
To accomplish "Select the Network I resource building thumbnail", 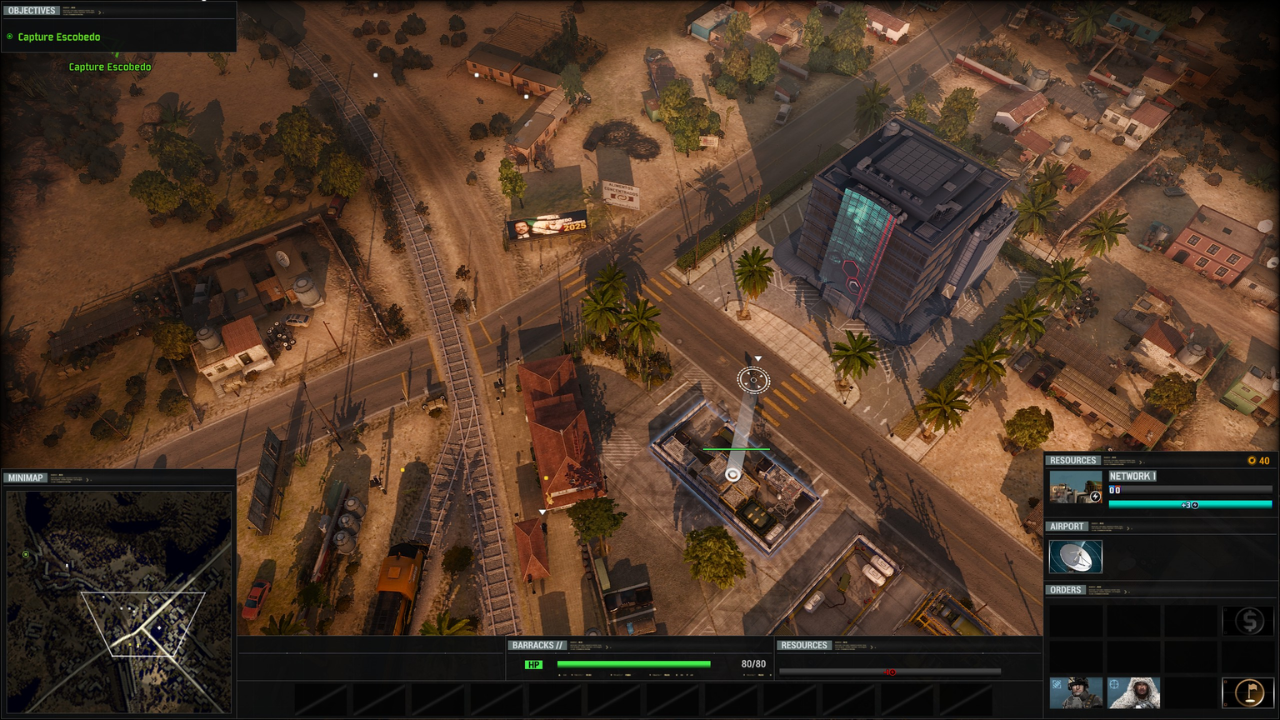I will click(1075, 488).
